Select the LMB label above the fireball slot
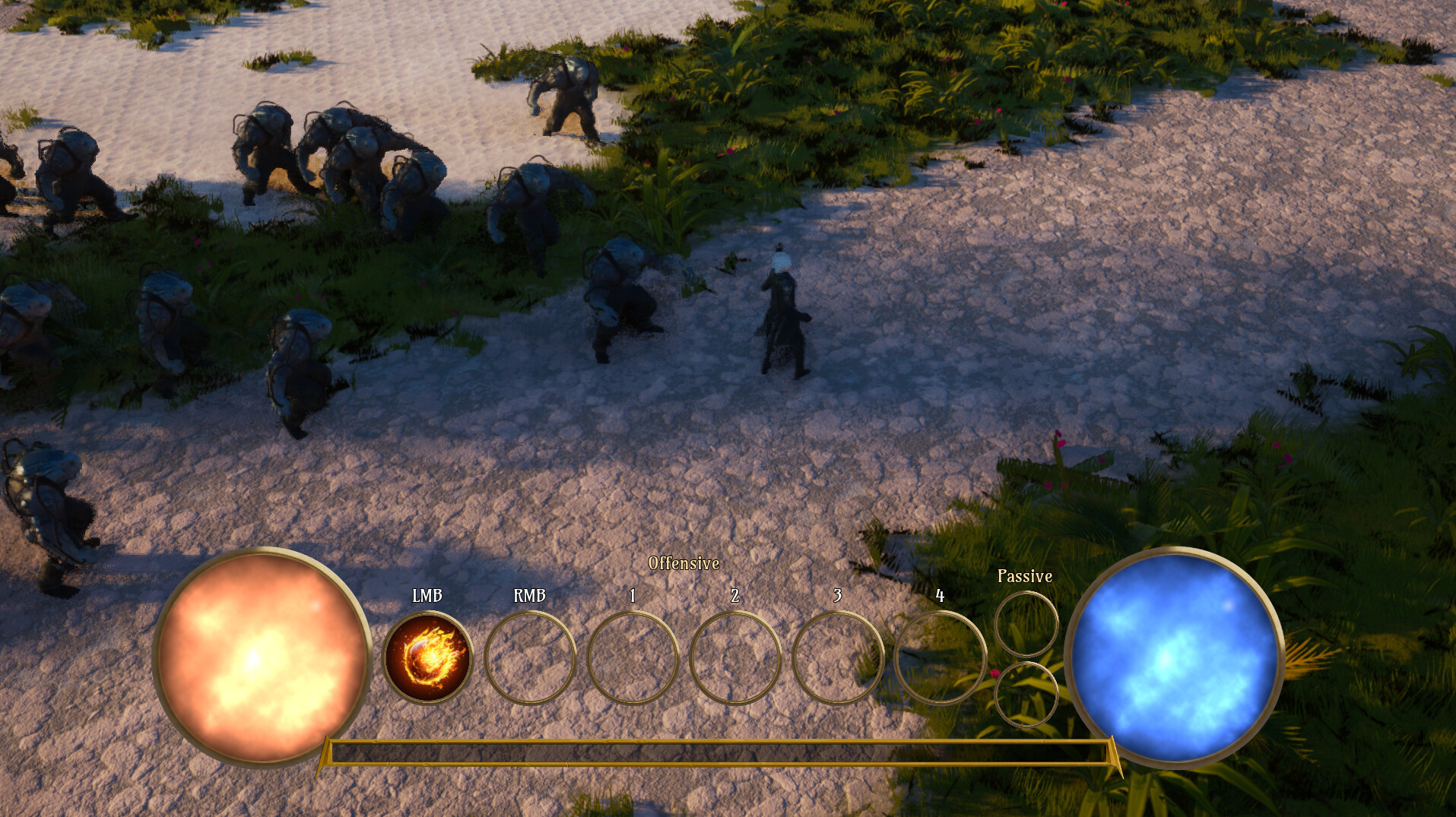The height and width of the screenshot is (817, 1456). [x=427, y=595]
